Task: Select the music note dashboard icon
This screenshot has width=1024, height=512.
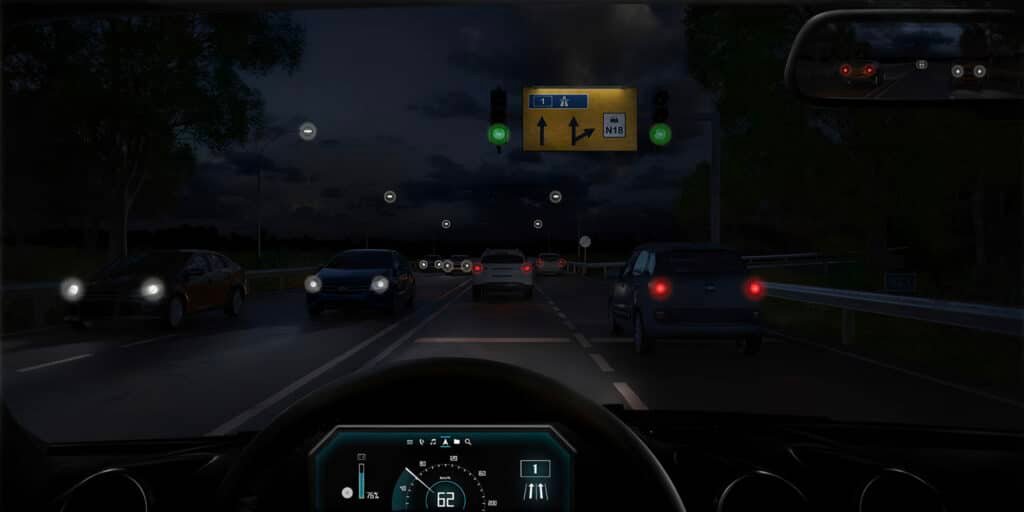Action: pyautogui.click(x=433, y=442)
